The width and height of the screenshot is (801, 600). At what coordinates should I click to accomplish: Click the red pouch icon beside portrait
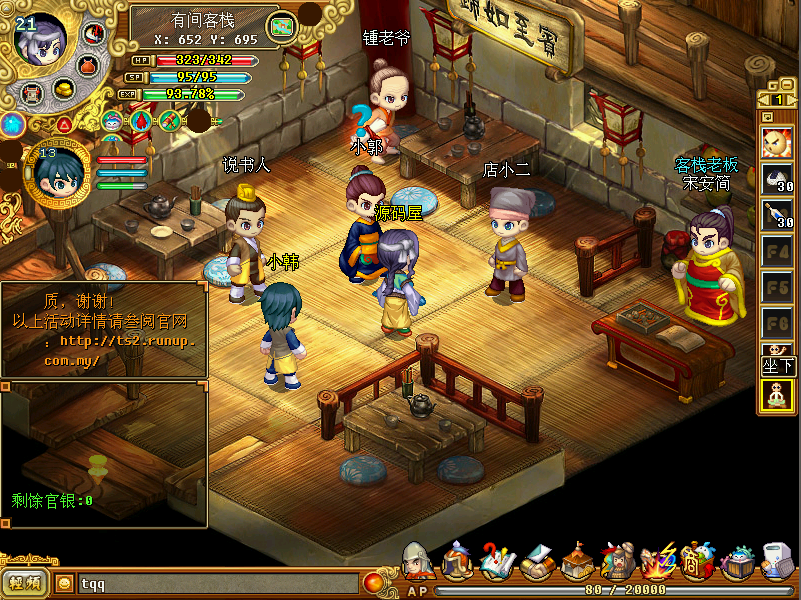87,65
